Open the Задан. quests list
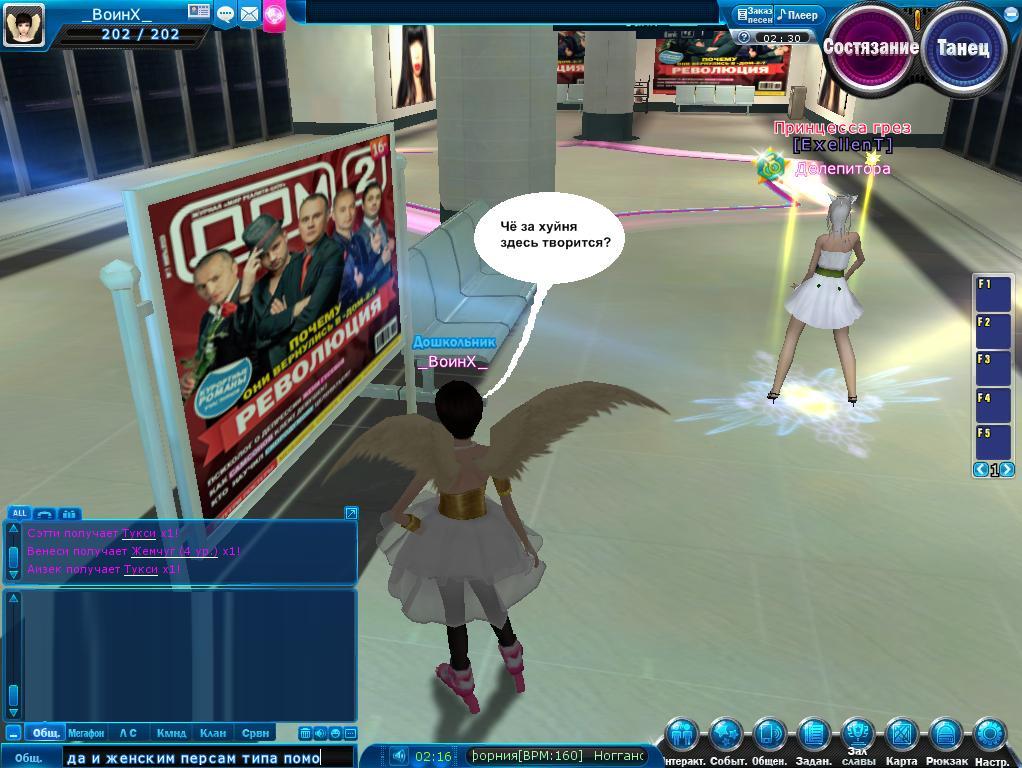Screen dimensions: 1022x768 [x=813, y=736]
